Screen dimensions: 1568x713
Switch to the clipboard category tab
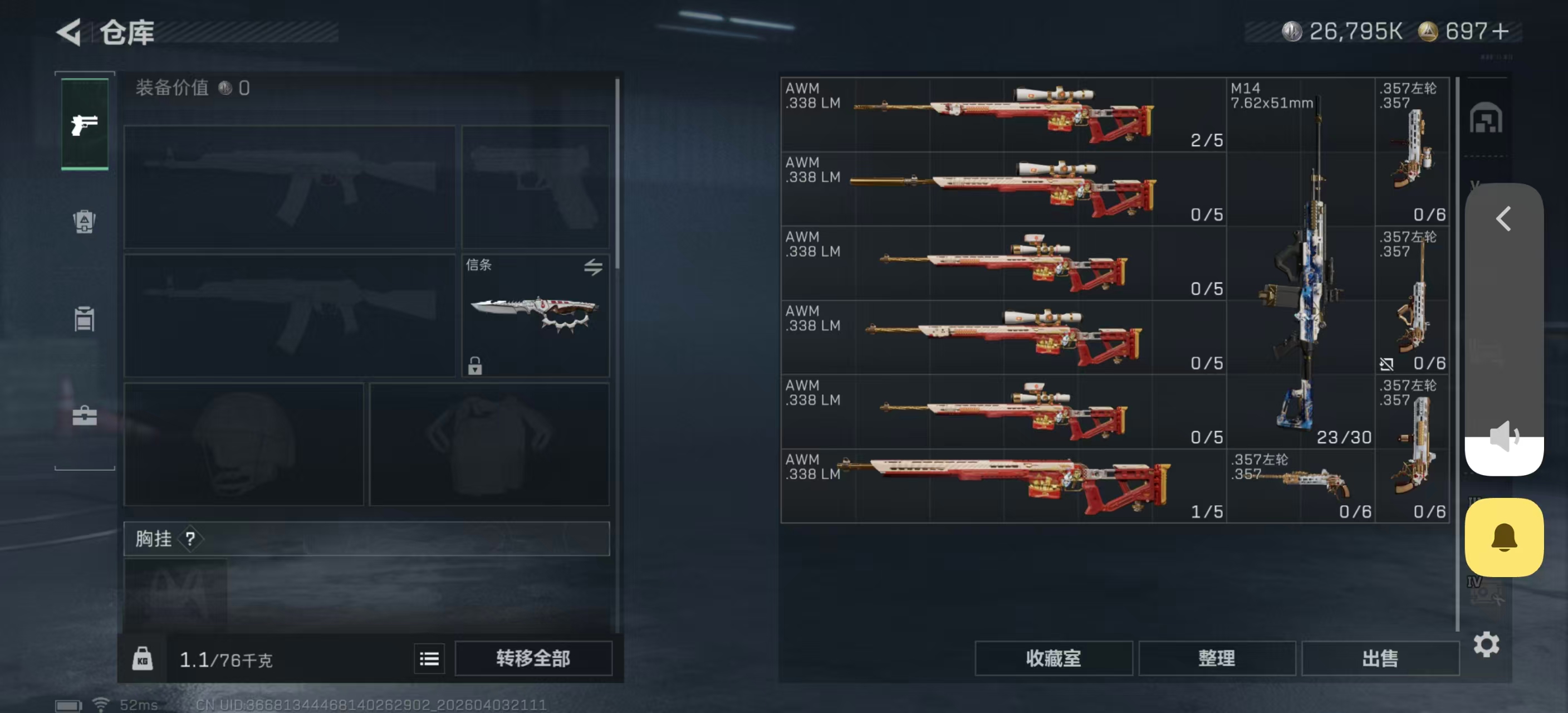(85, 319)
